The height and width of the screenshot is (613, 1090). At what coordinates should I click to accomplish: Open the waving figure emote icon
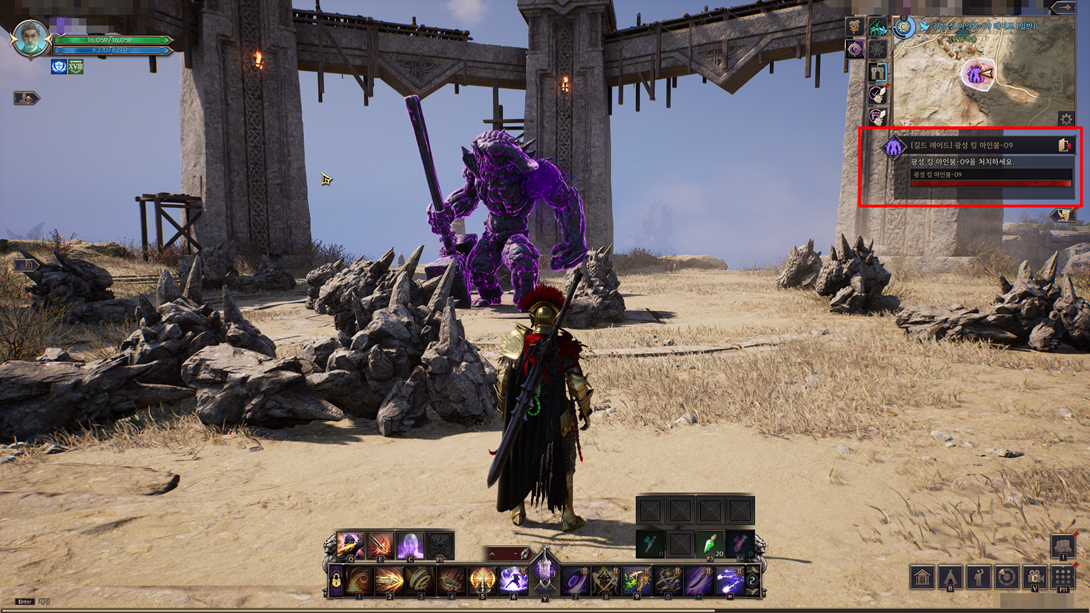click(979, 578)
